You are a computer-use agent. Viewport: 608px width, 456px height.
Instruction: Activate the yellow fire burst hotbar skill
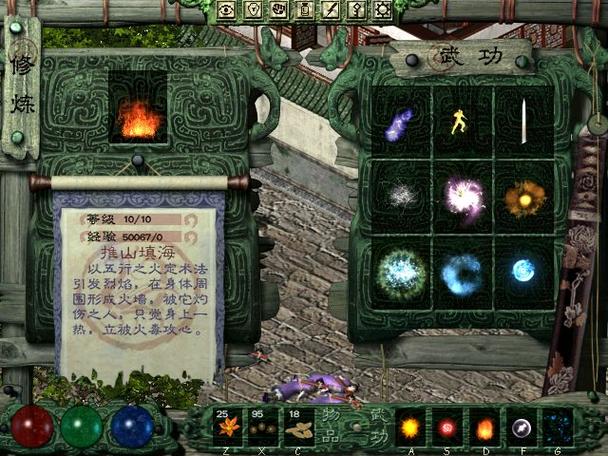point(410,428)
